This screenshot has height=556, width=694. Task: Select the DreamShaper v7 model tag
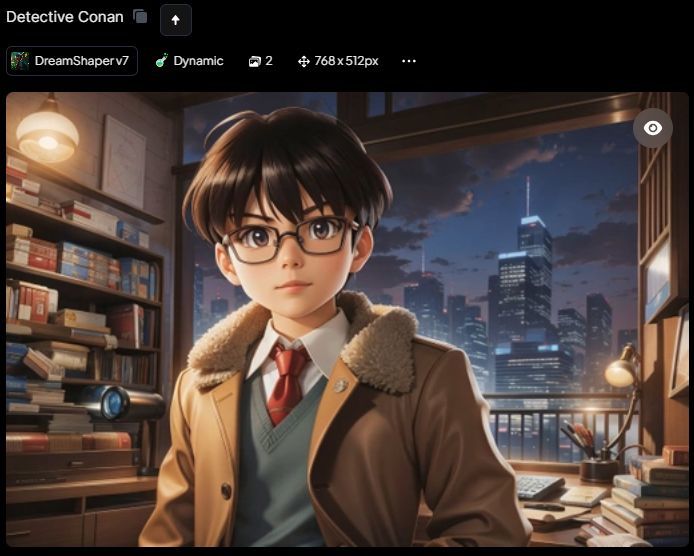[71, 61]
